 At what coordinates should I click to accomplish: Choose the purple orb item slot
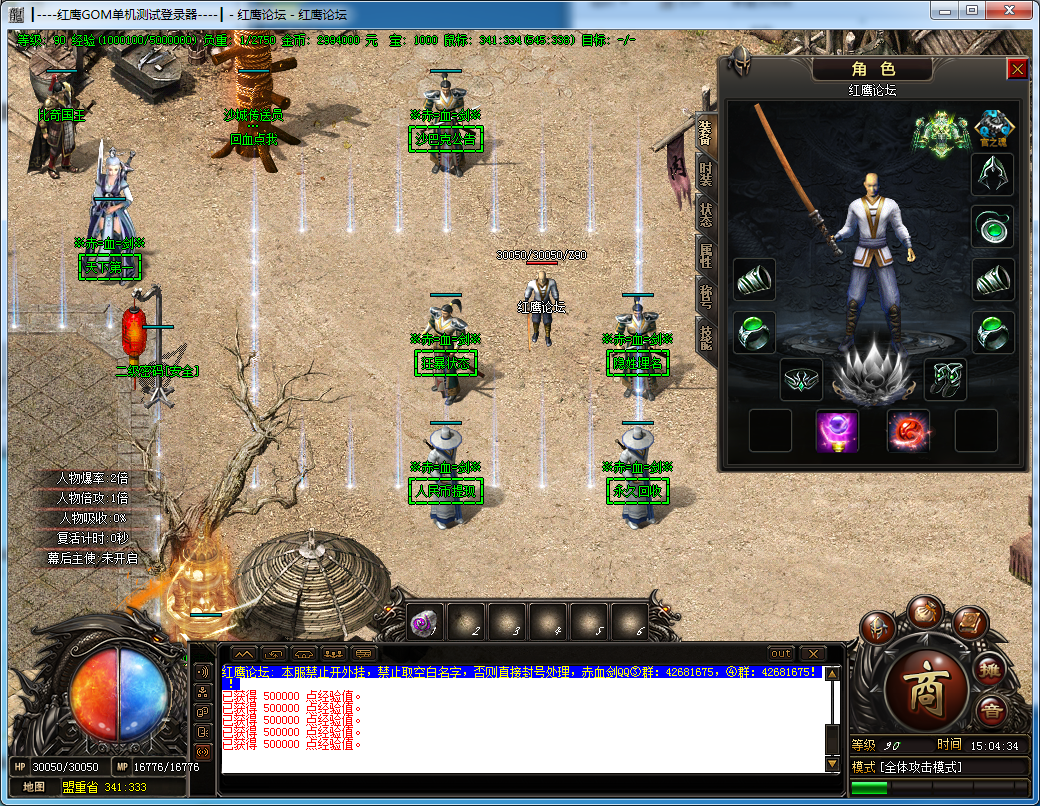[x=837, y=431]
